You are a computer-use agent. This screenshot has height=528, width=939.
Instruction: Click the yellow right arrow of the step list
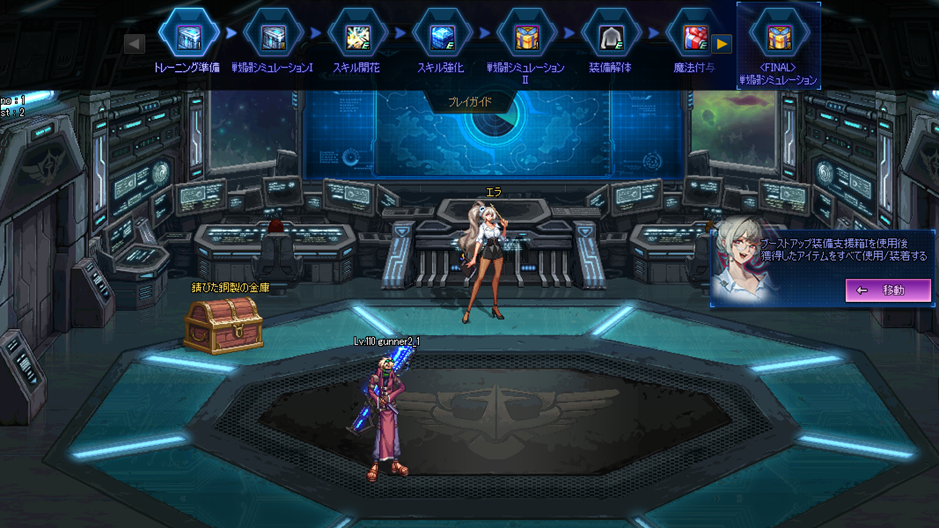[x=722, y=44]
